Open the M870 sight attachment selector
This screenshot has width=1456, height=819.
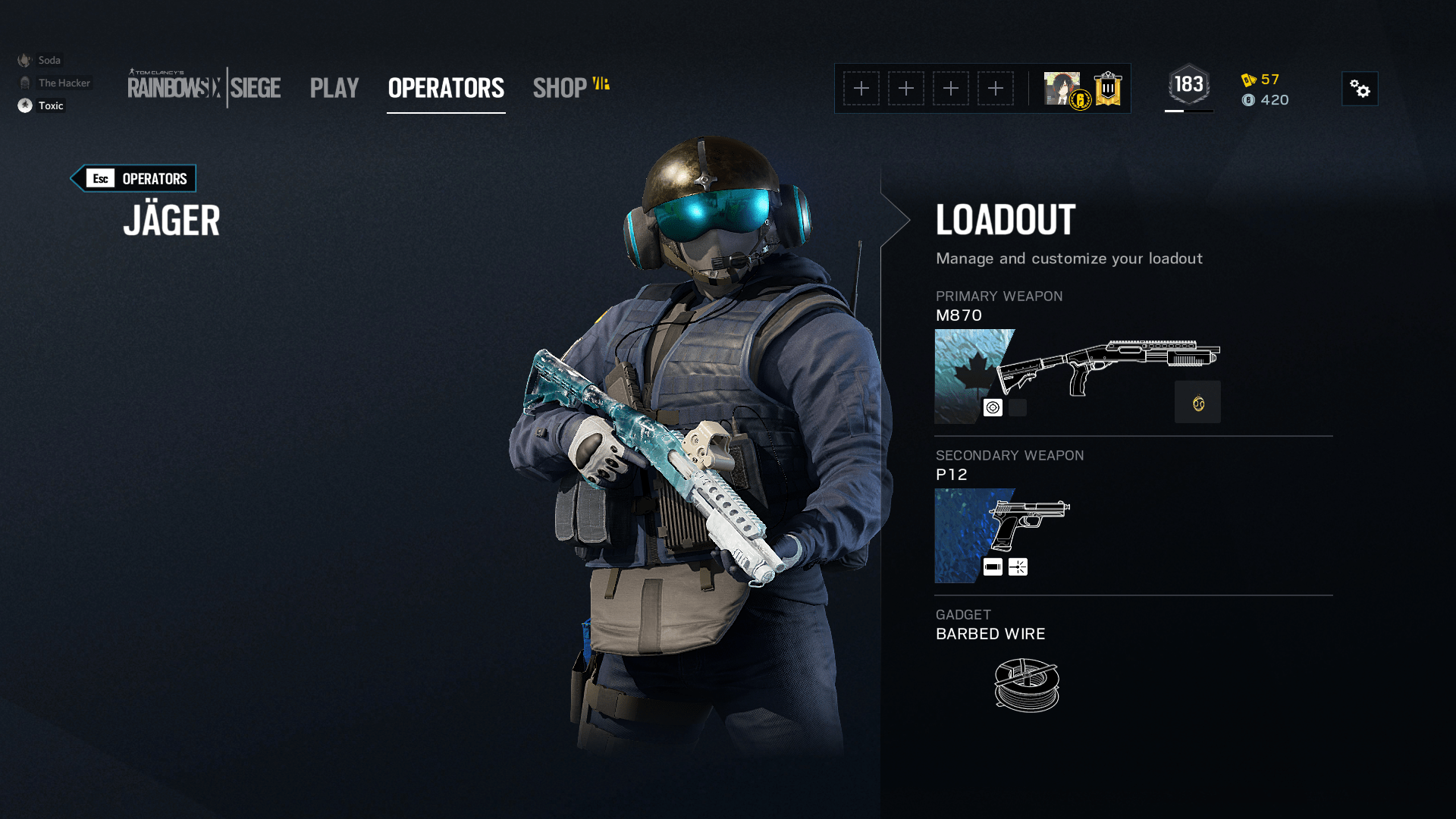point(993,407)
